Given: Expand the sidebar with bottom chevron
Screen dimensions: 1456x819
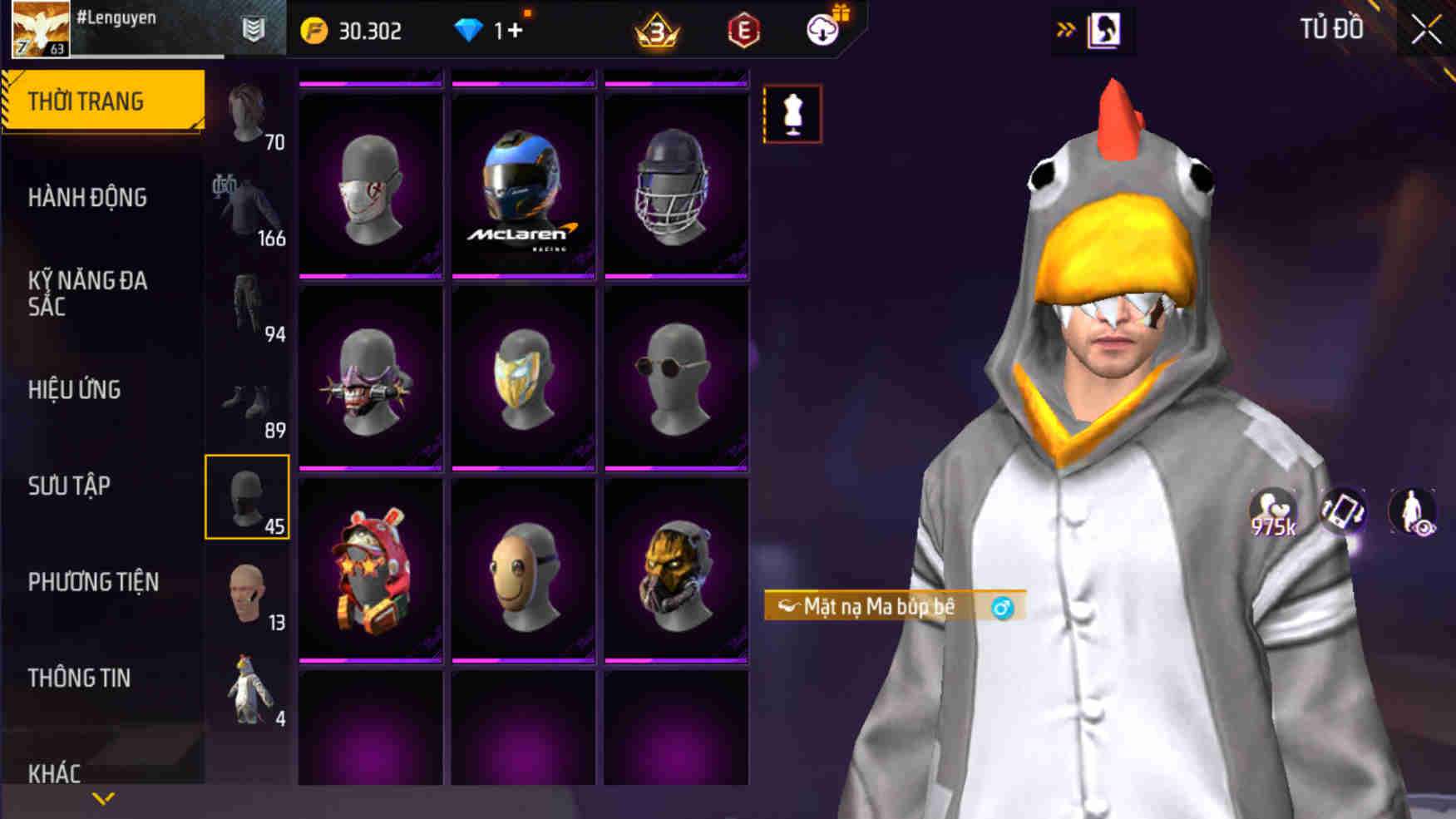Looking at the screenshot, I should coord(103,799).
